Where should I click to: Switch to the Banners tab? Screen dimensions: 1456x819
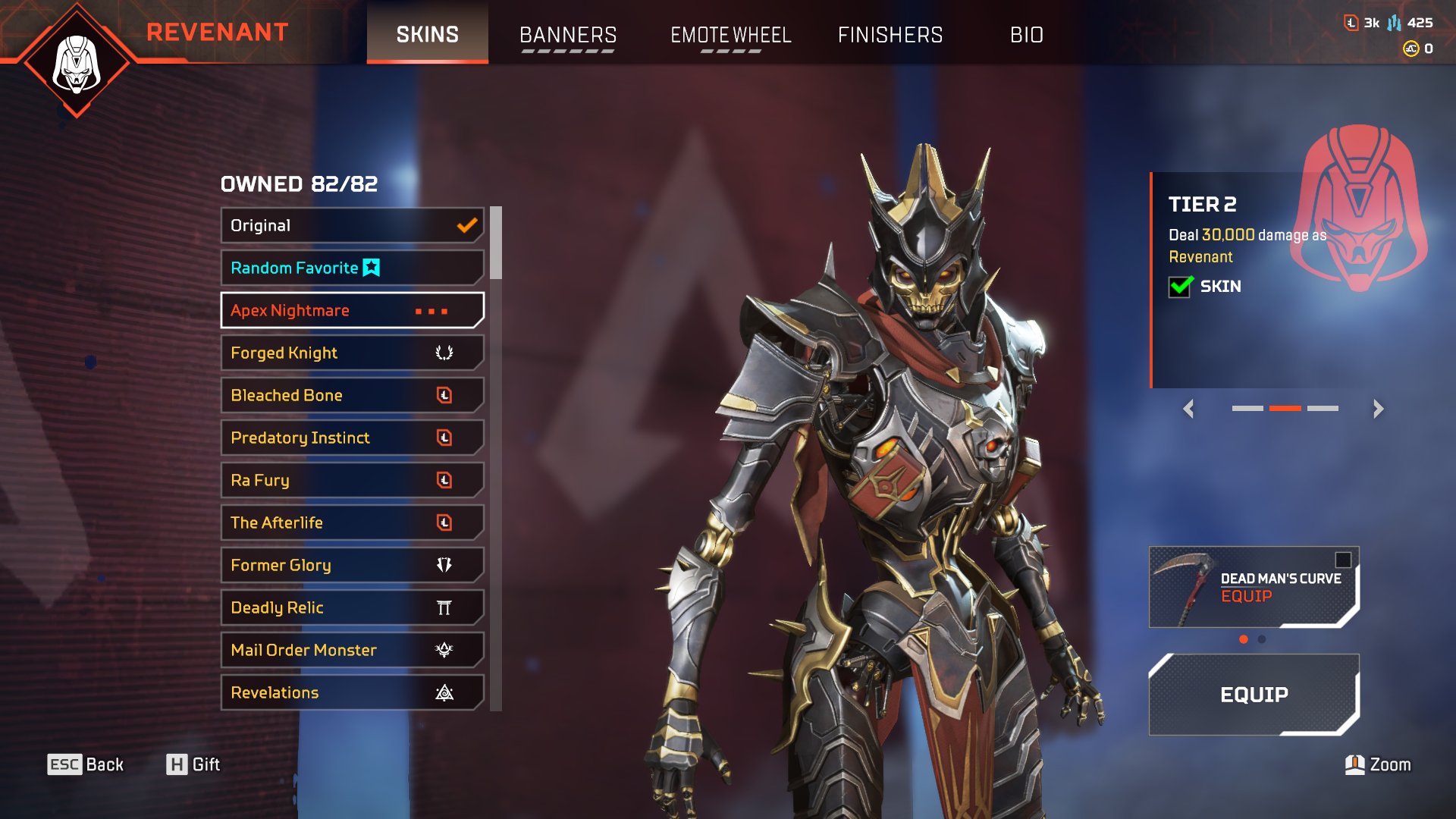(568, 35)
